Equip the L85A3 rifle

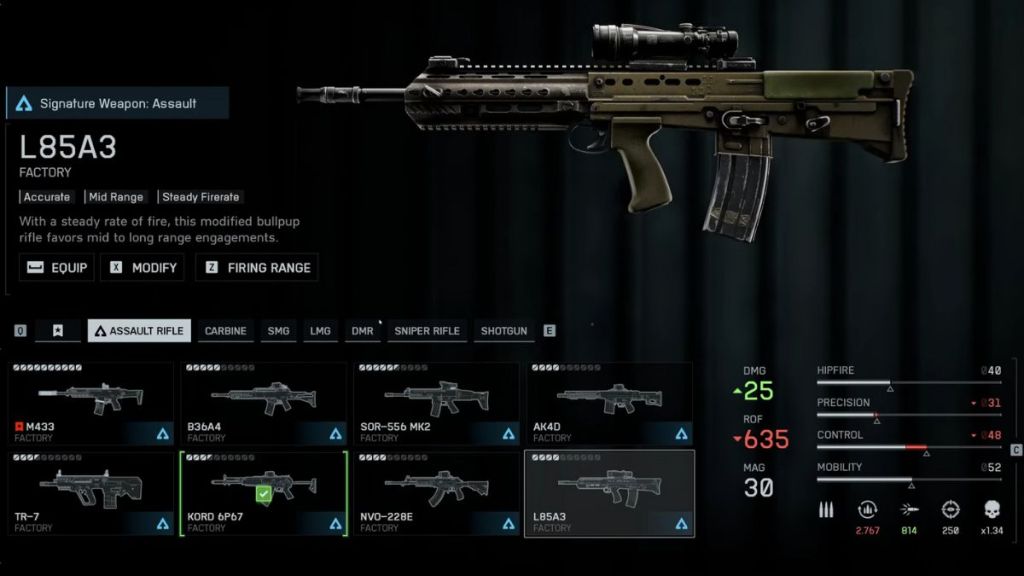click(x=57, y=268)
